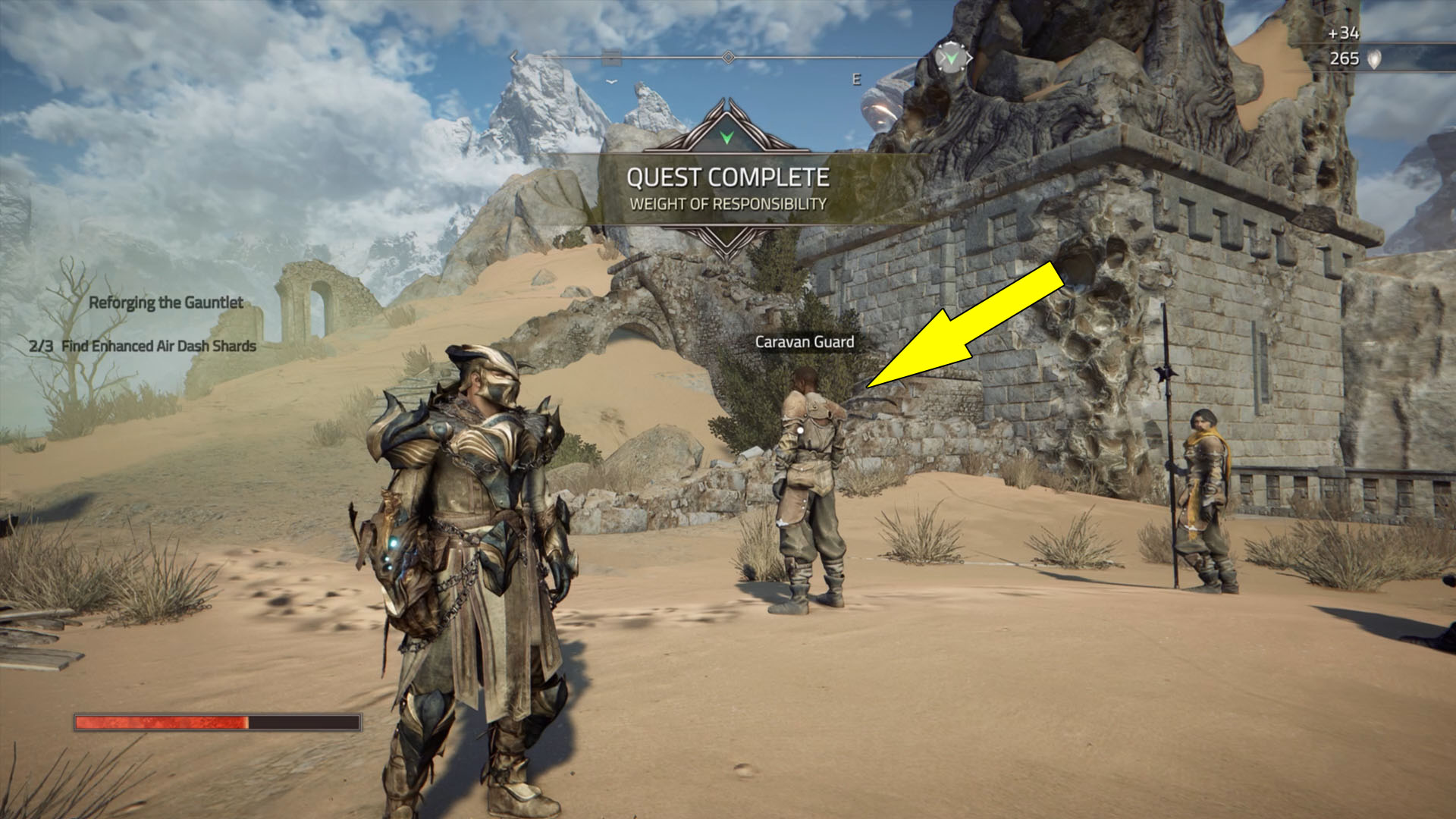Click the diamond marker on the compass bar

[728, 58]
